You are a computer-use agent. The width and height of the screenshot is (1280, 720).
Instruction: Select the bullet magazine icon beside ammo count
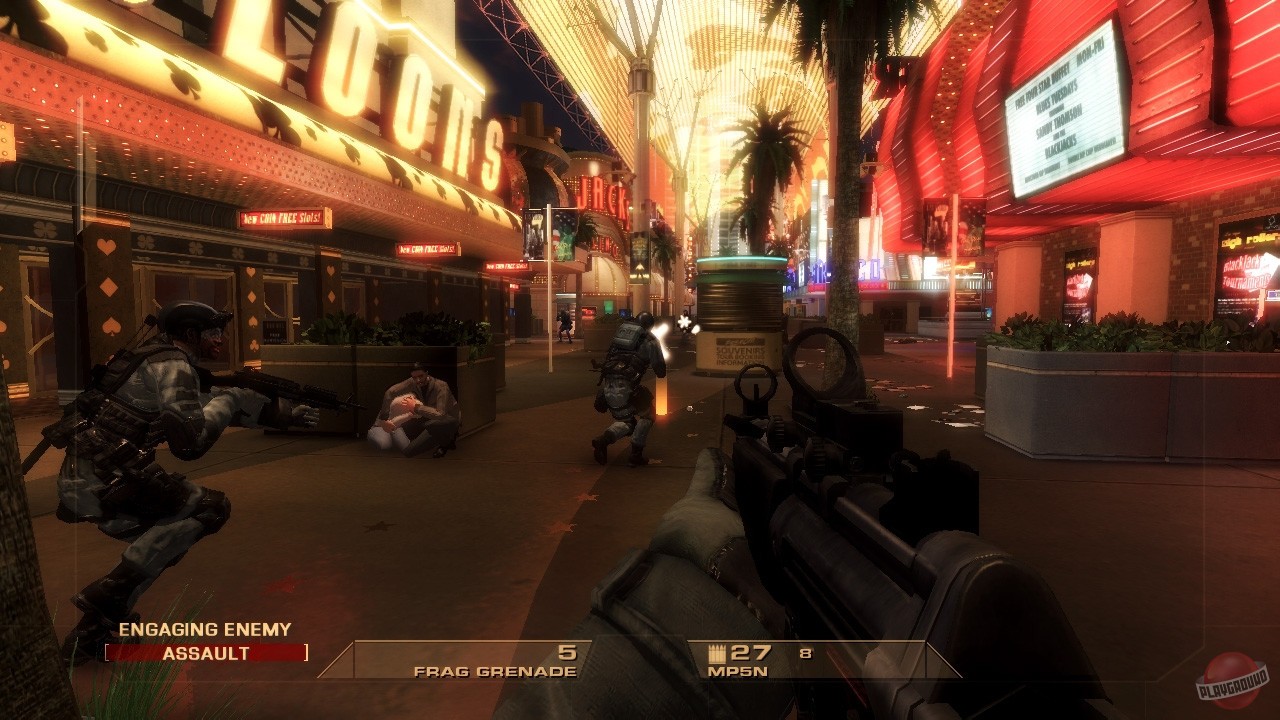716,652
